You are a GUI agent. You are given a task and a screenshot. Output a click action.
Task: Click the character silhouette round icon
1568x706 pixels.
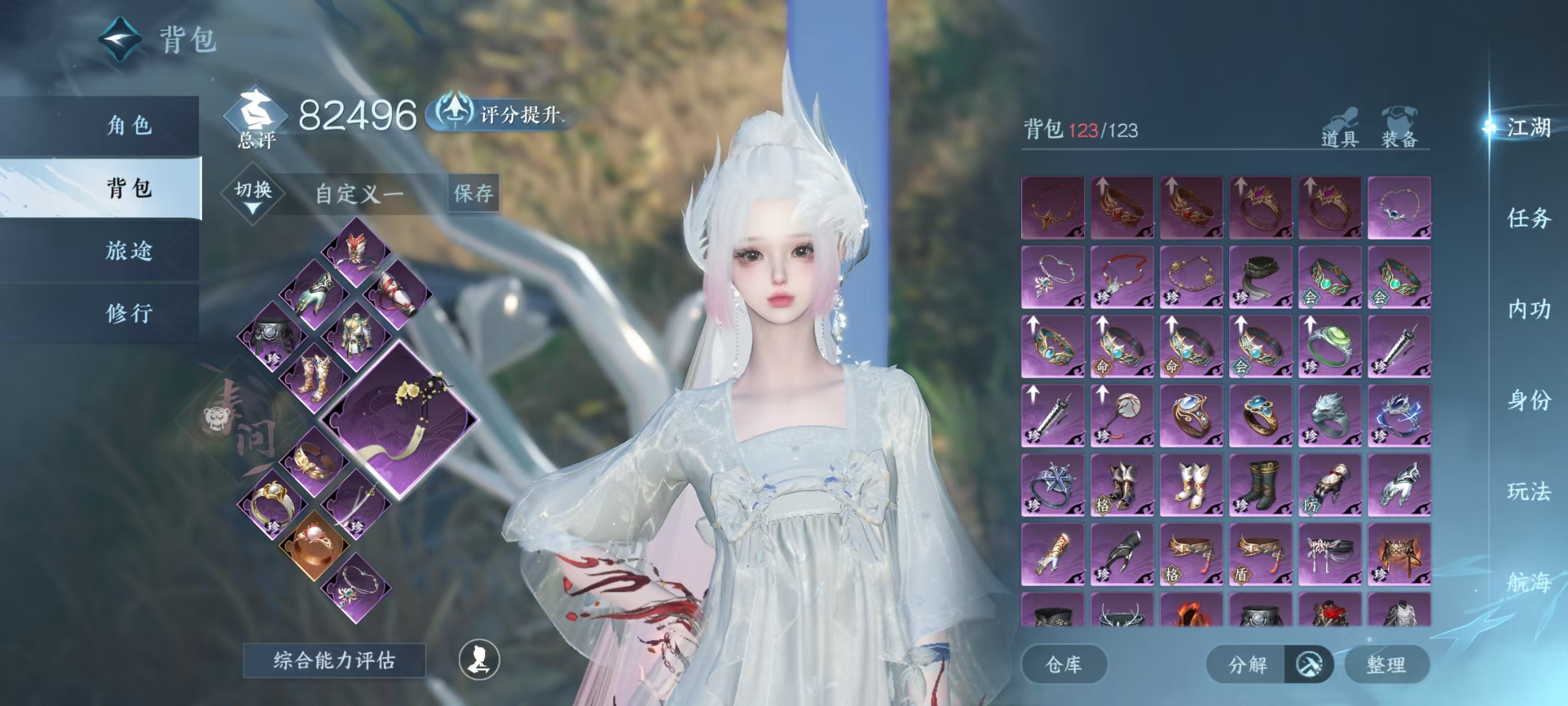pos(479,659)
